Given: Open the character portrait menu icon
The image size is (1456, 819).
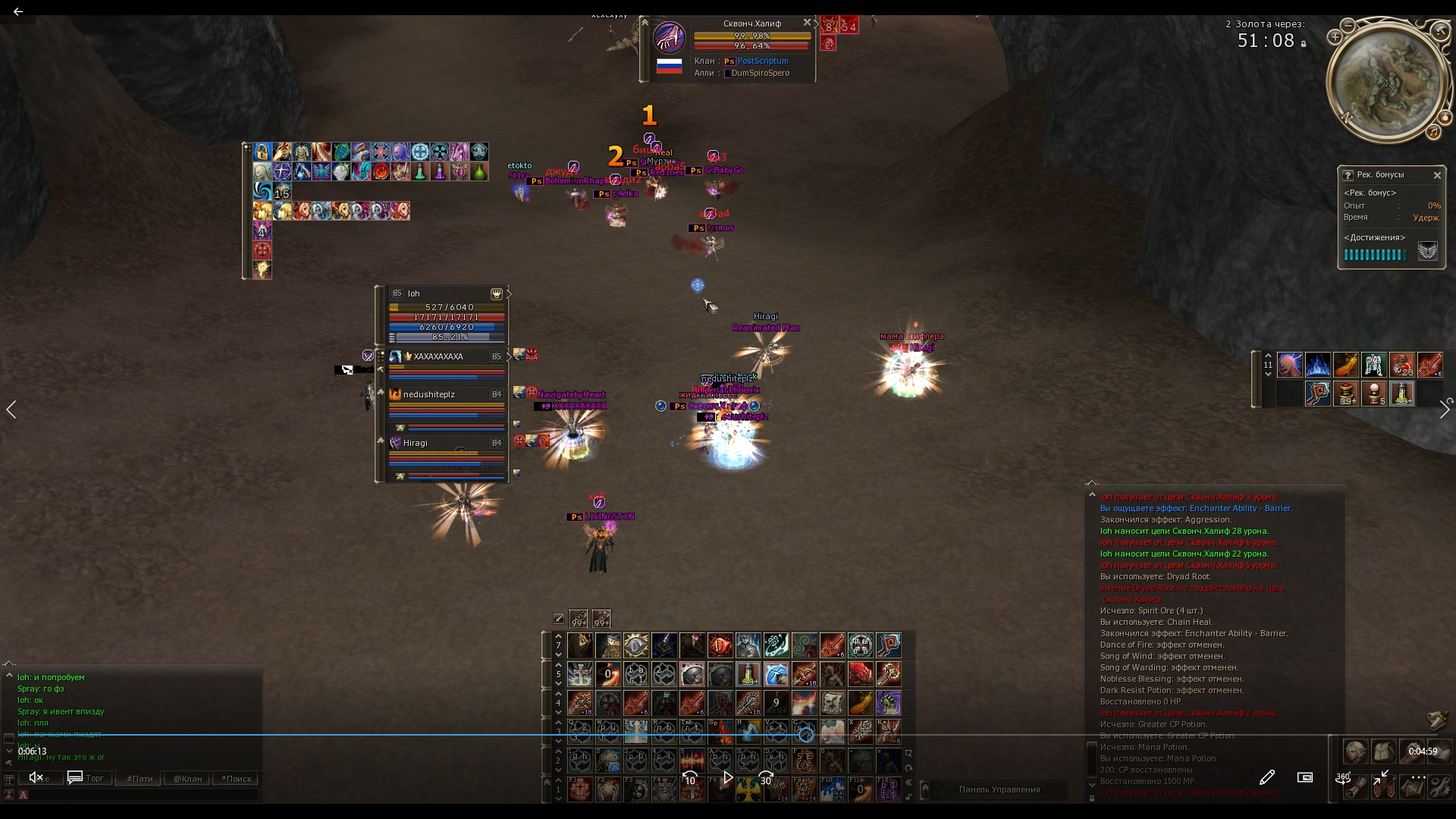Looking at the screenshot, I should pyautogui.click(x=1355, y=752).
